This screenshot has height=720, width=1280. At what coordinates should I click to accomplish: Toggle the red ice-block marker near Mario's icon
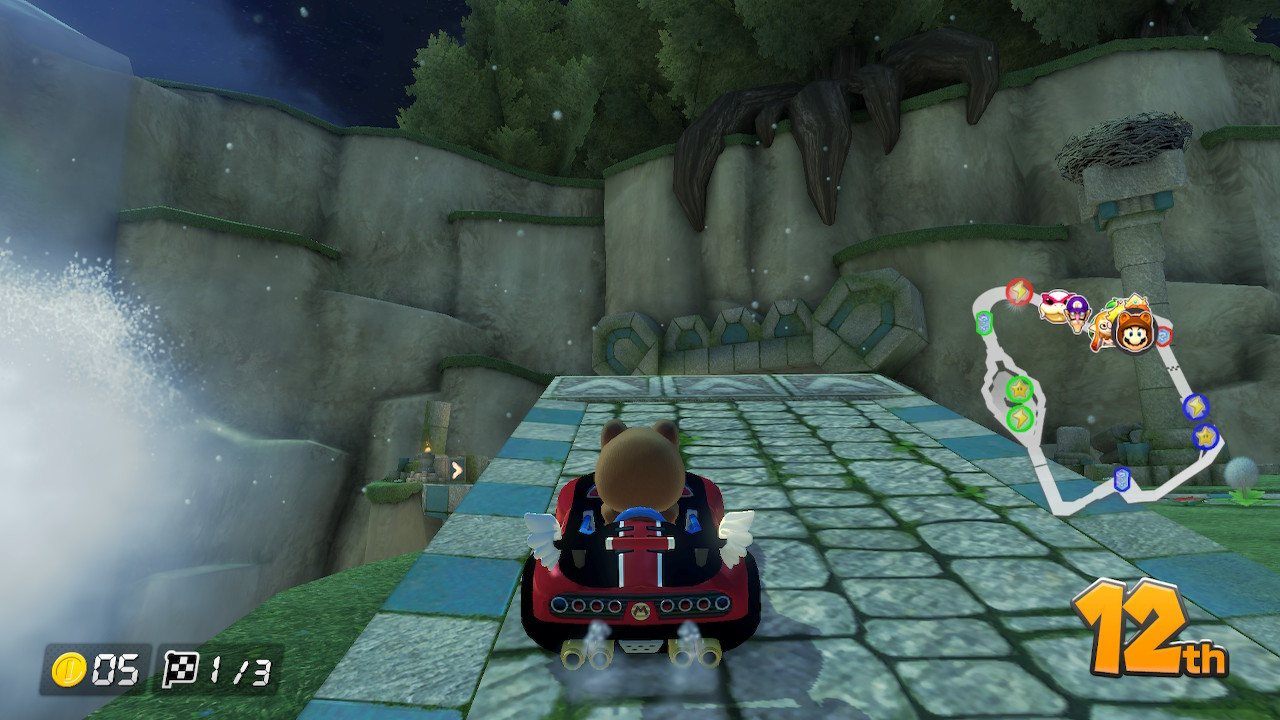click(x=1165, y=334)
